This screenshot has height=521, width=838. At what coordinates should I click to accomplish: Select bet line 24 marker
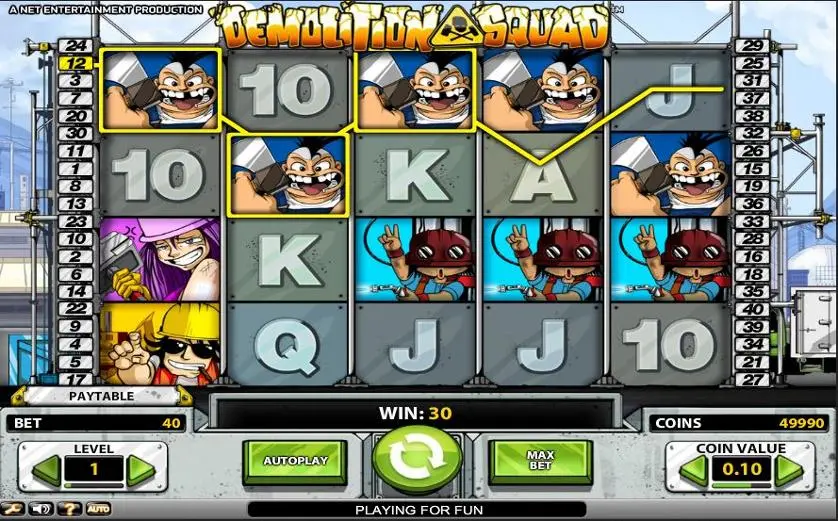point(77,46)
